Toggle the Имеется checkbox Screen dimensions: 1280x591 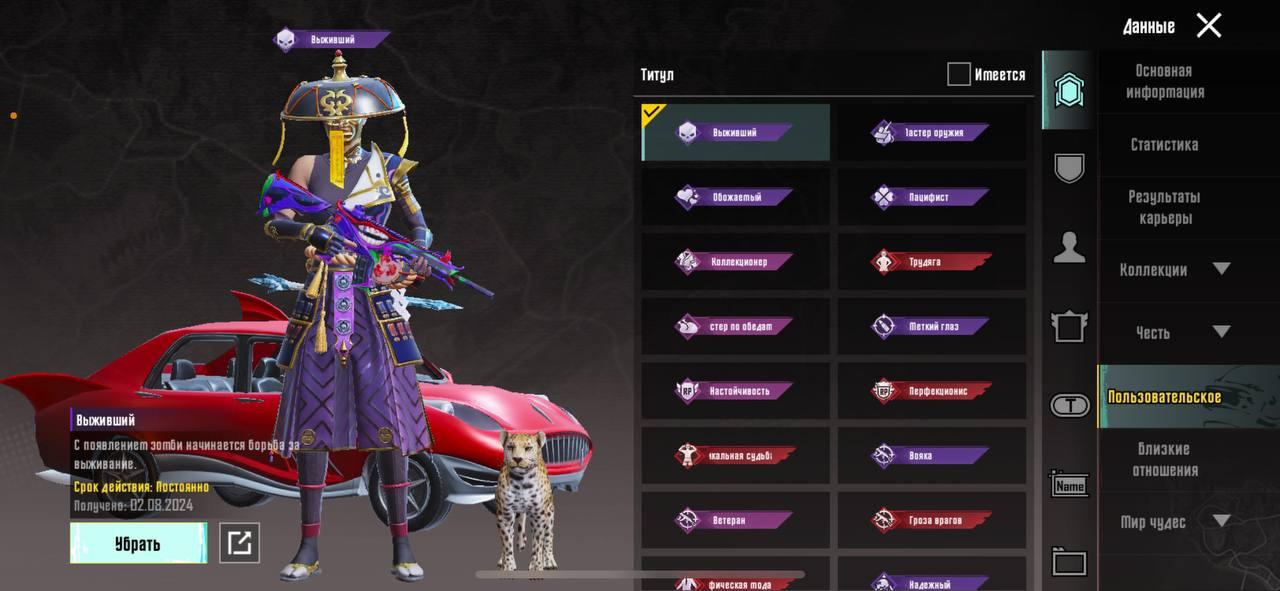pyautogui.click(x=959, y=74)
